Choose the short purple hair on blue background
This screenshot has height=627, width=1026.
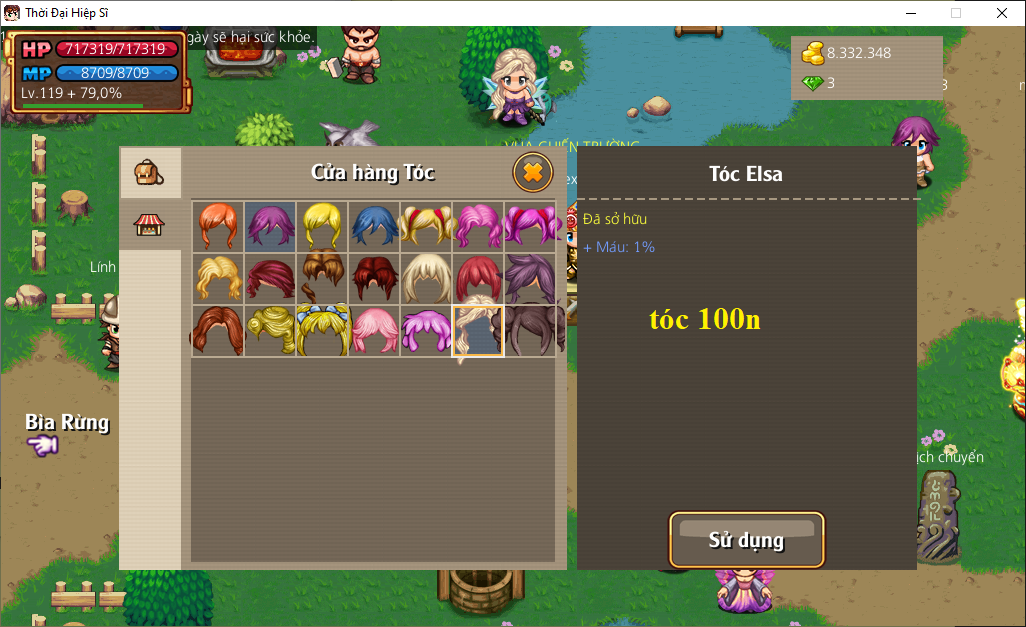(x=270, y=226)
